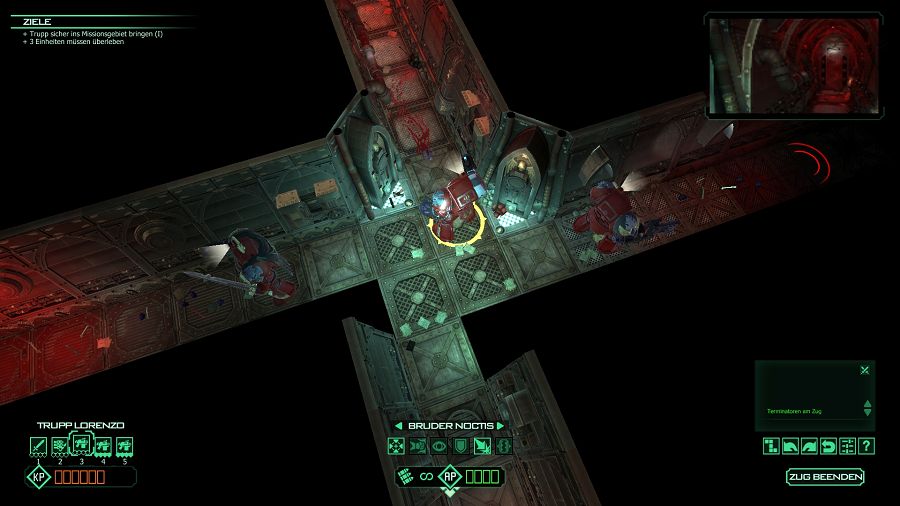Open the options sliders menu icon
Screen dimensions: 900x506
(x=847, y=446)
